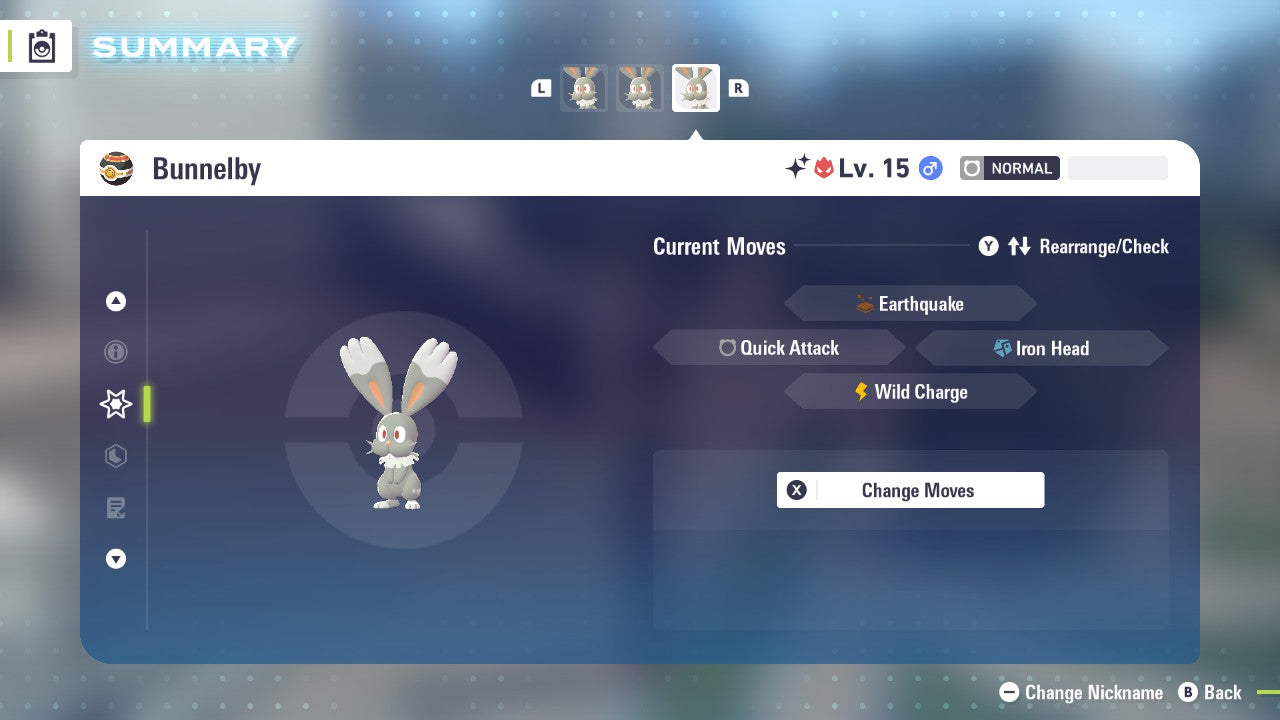This screenshot has width=1280, height=720.
Task: Click the Back button in the bottom-right
Action: tap(1210, 692)
